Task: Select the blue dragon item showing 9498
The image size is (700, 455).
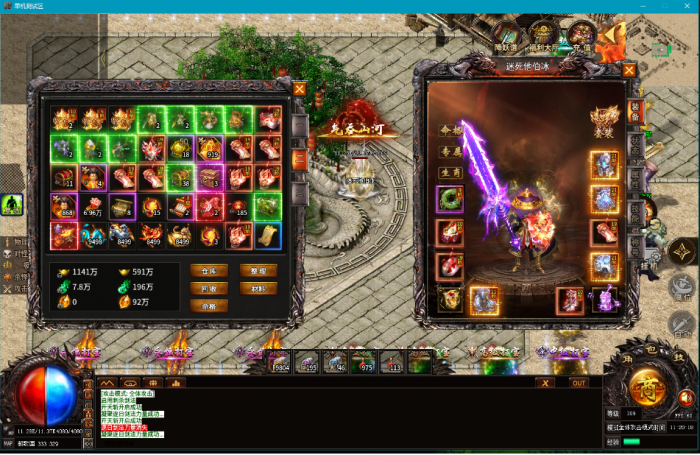Action: (94, 236)
